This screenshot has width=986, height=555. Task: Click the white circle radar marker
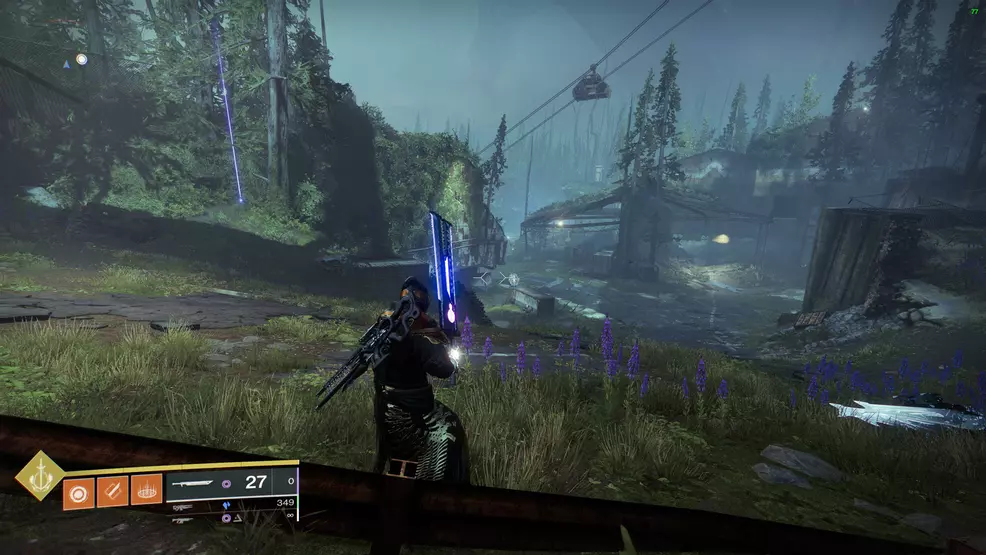click(x=81, y=59)
